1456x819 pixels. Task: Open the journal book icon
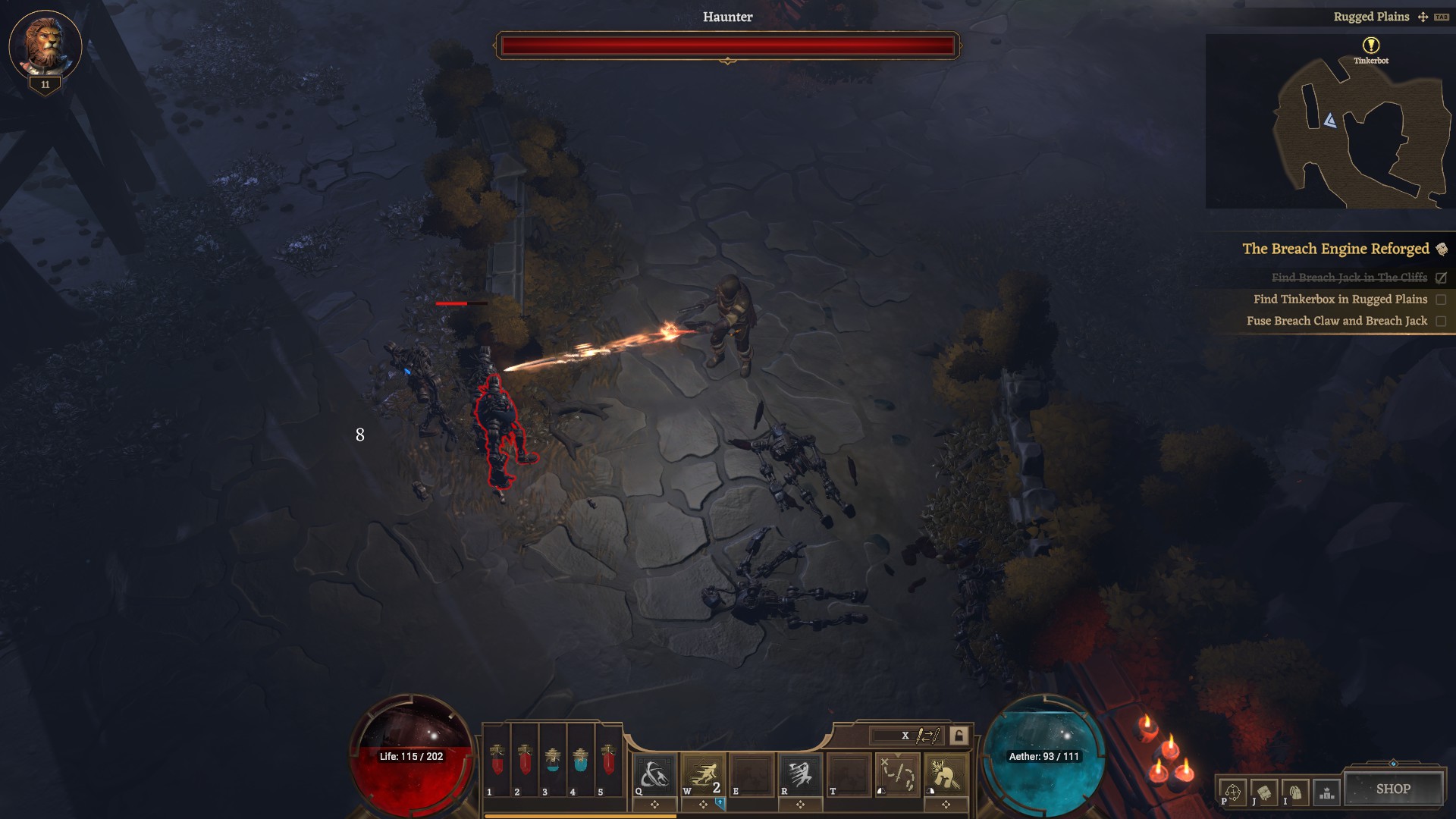(x=1264, y=792)
